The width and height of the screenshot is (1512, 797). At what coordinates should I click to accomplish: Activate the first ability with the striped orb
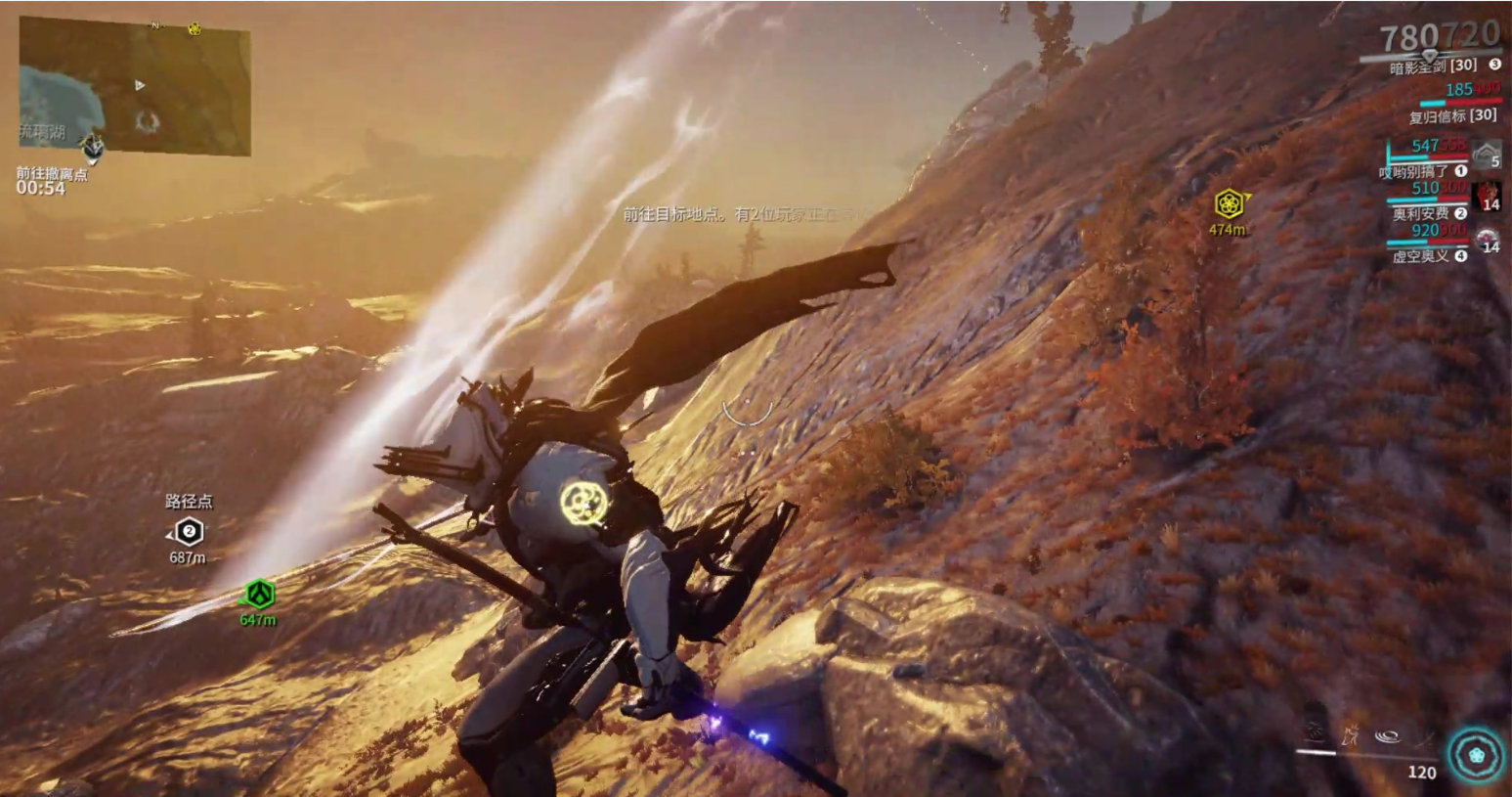tap(1315, 732)
